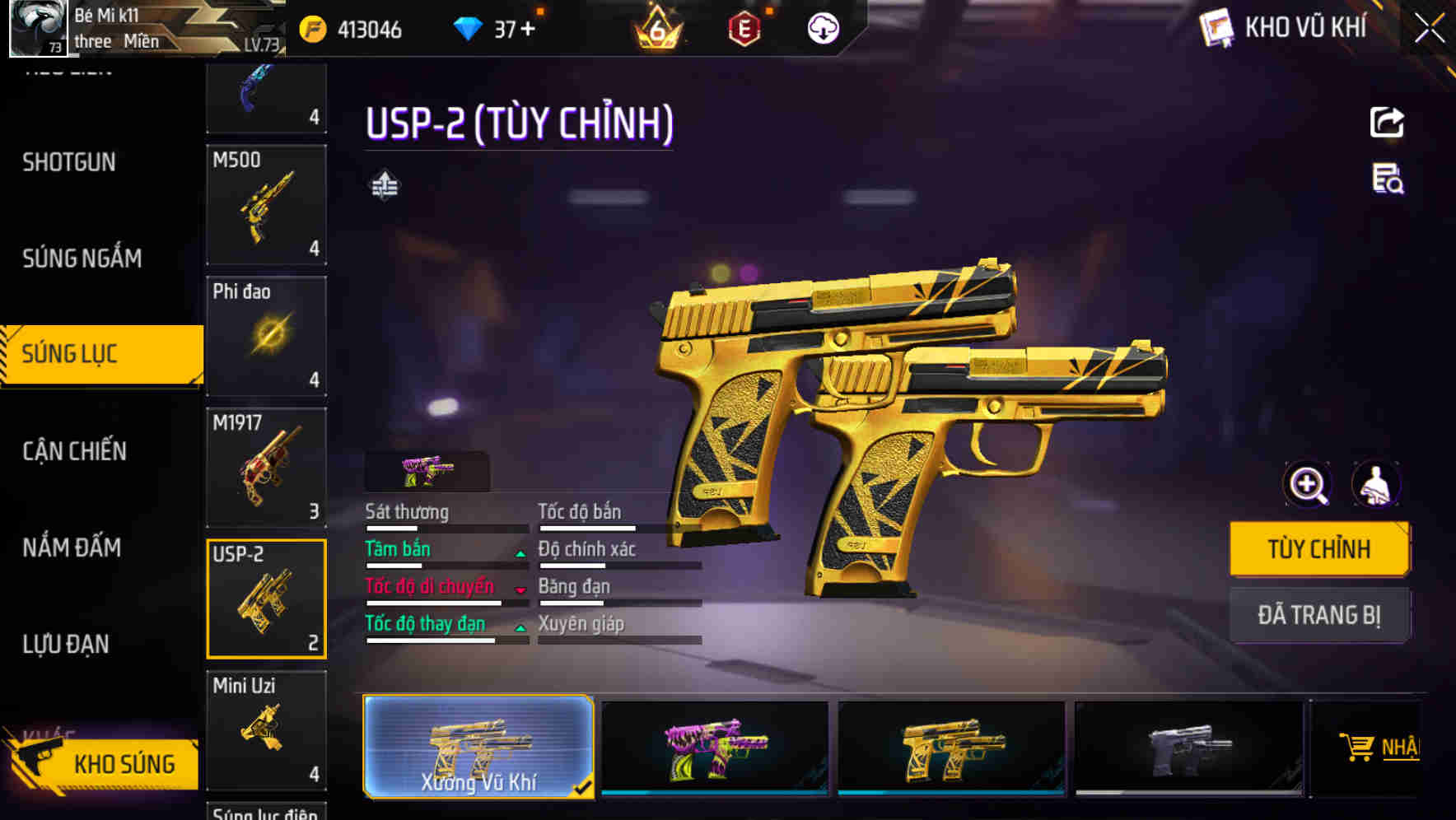Toggle ĐÃ TRANG BỊ equipped status
1456x820 pixels.
[1319, 615]
